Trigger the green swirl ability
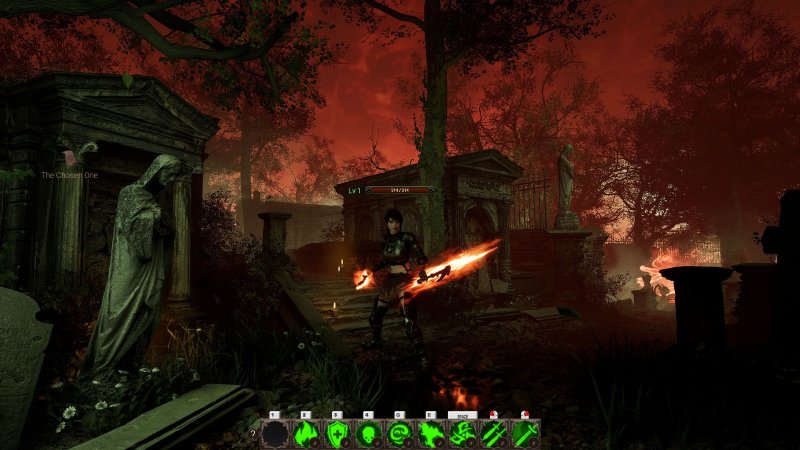Image resolution: width=800 pixels, height=450 pixels. tap(400, 433)
